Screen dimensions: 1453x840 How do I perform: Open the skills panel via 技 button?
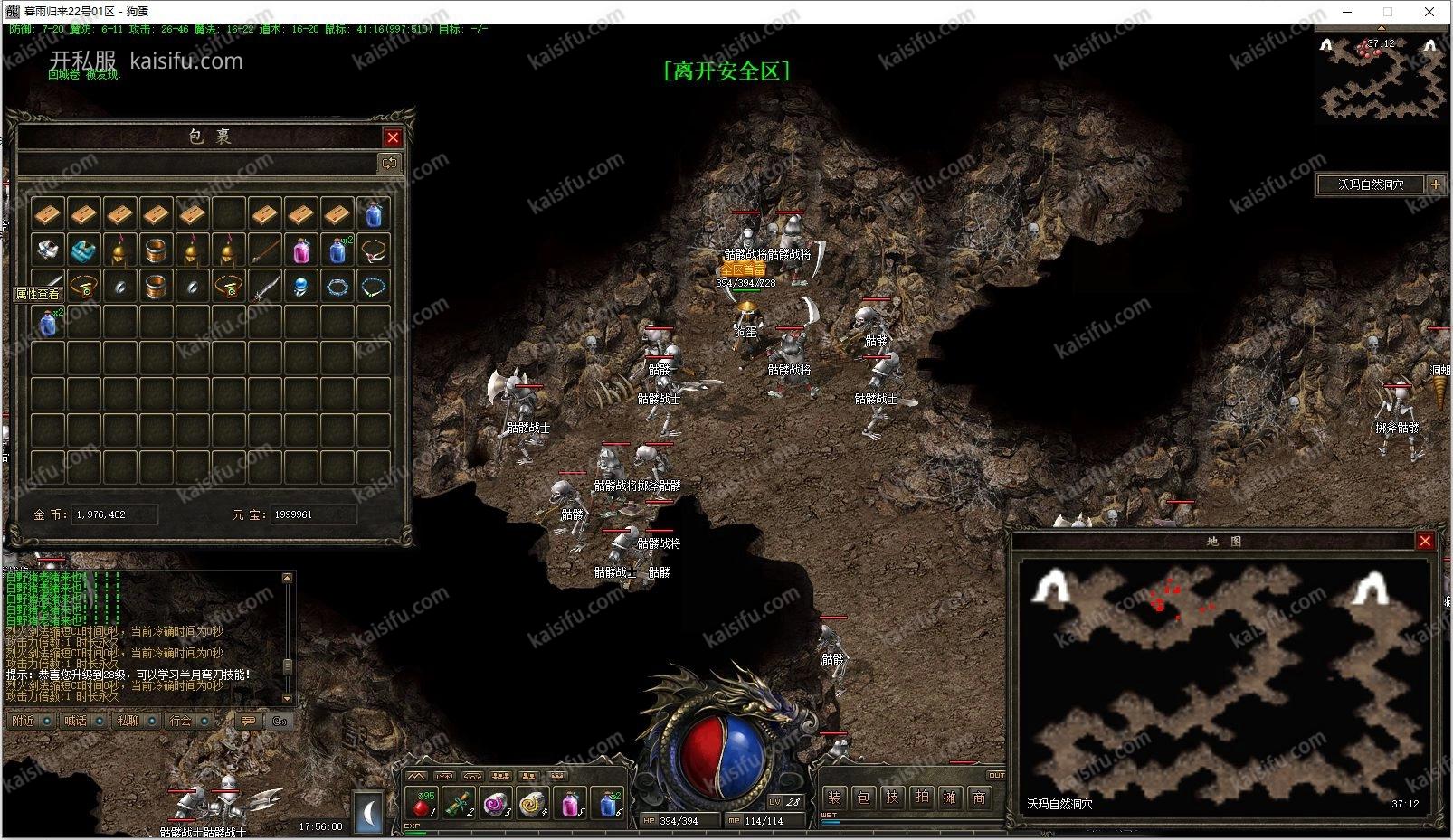coord(892,798)
